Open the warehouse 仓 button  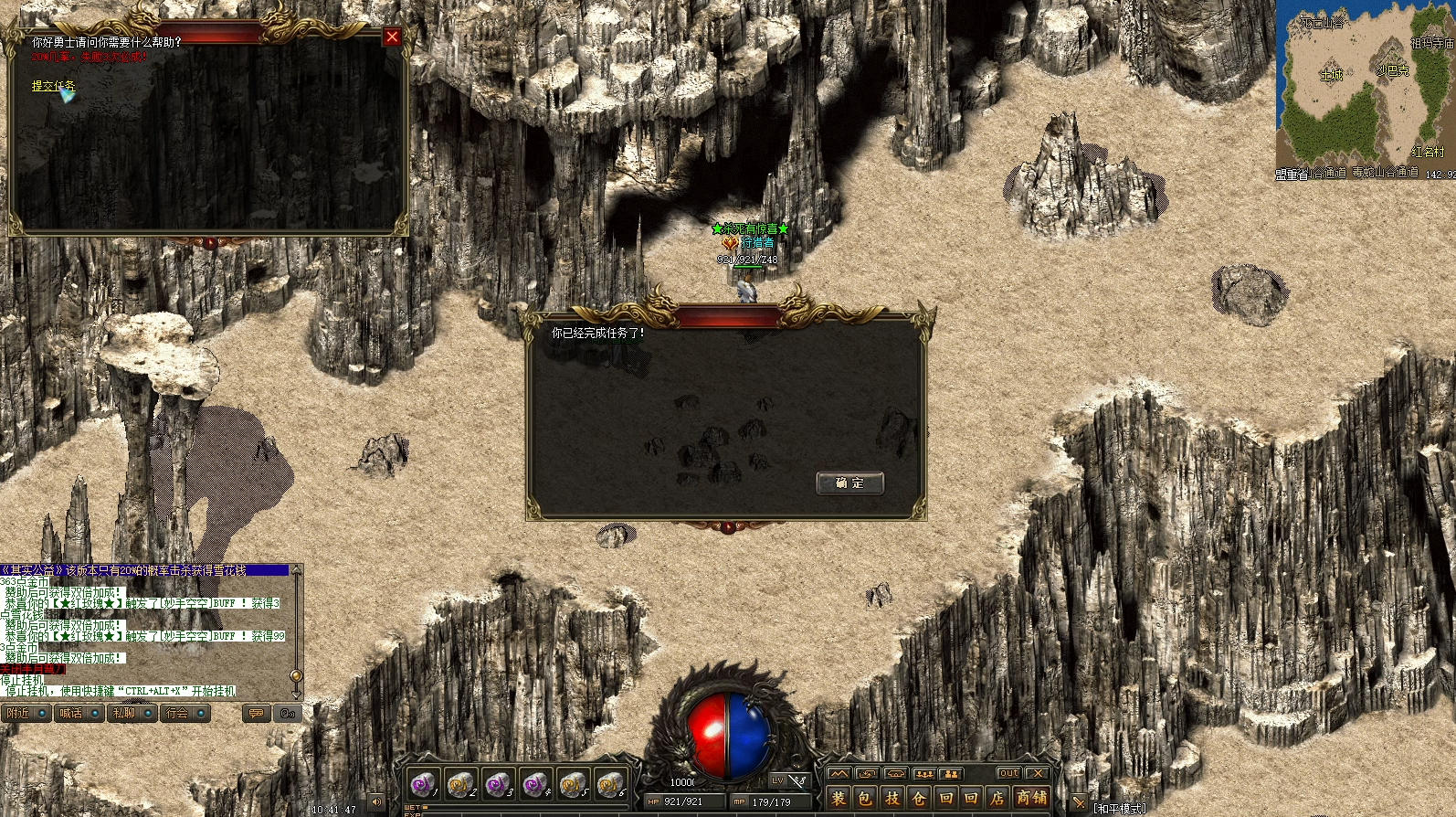click(919, 798)
